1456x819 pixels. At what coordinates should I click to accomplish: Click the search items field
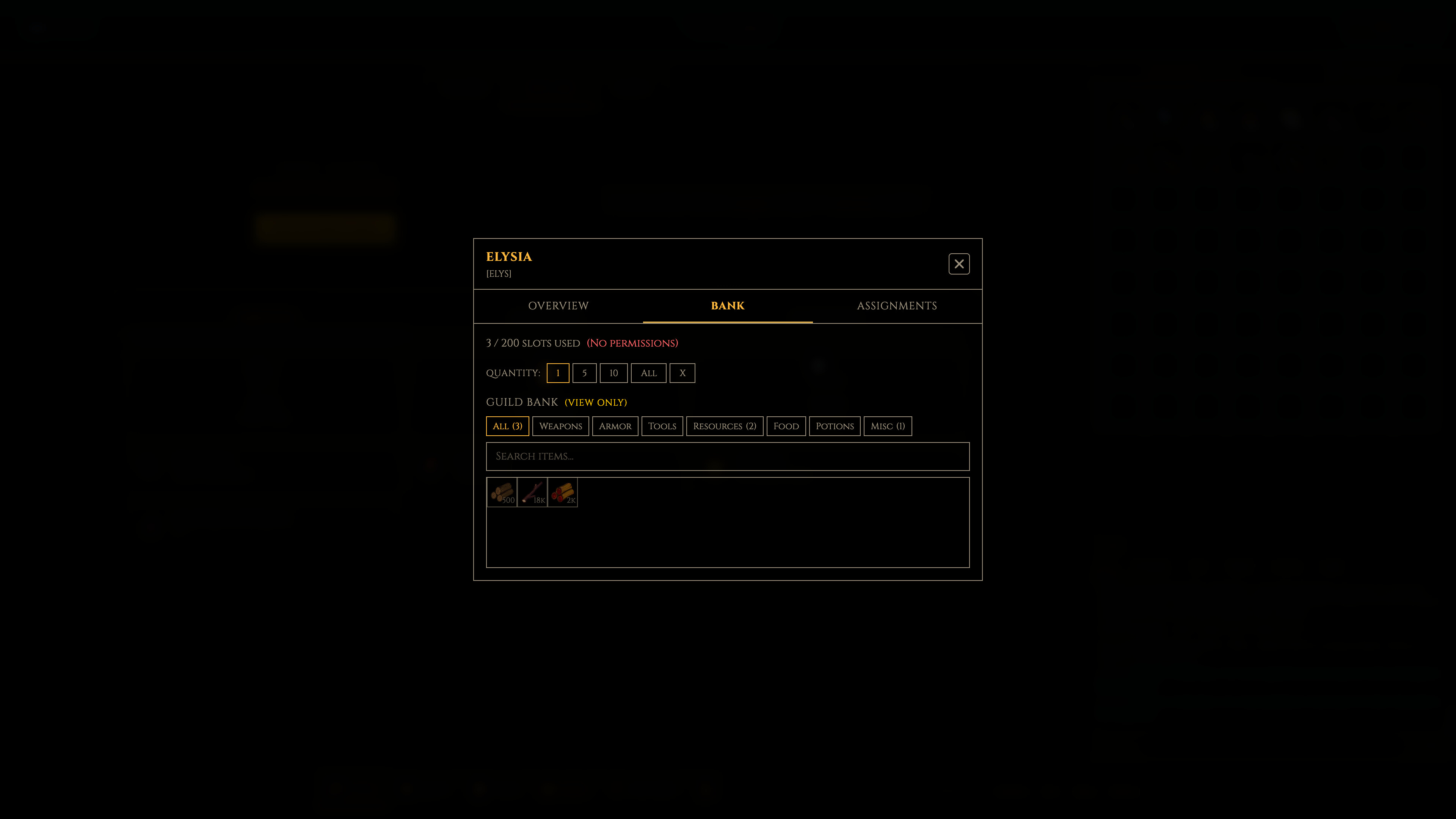tap(728, 456)
